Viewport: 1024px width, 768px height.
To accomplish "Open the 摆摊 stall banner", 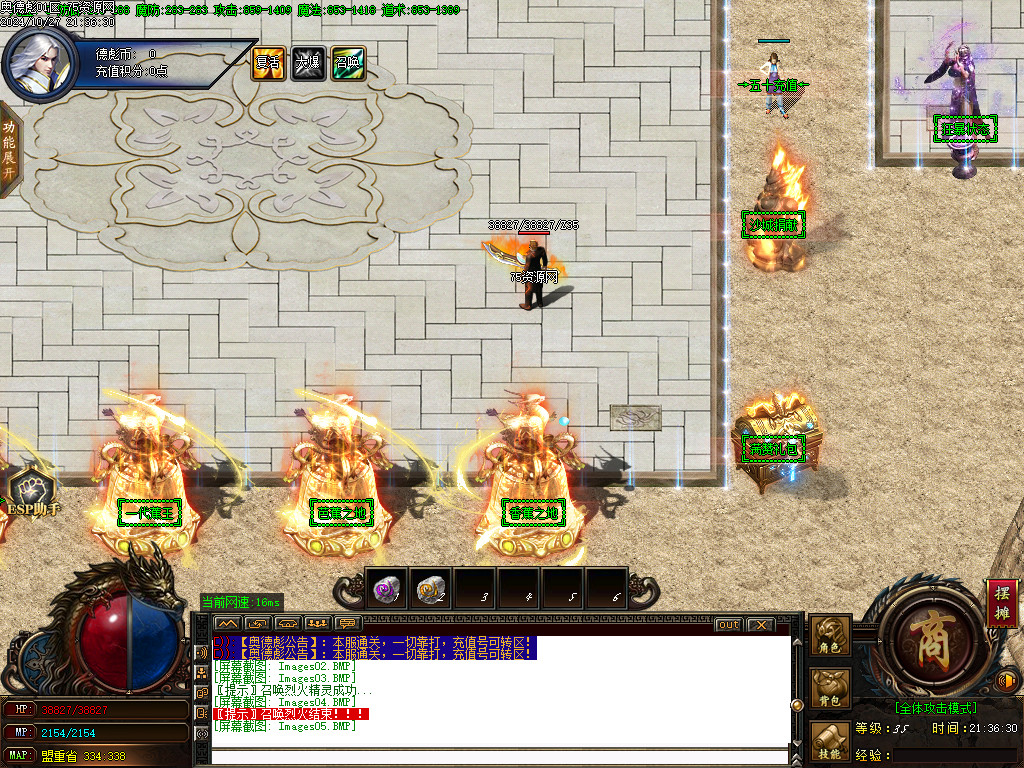I will [x=1001, y=603].
